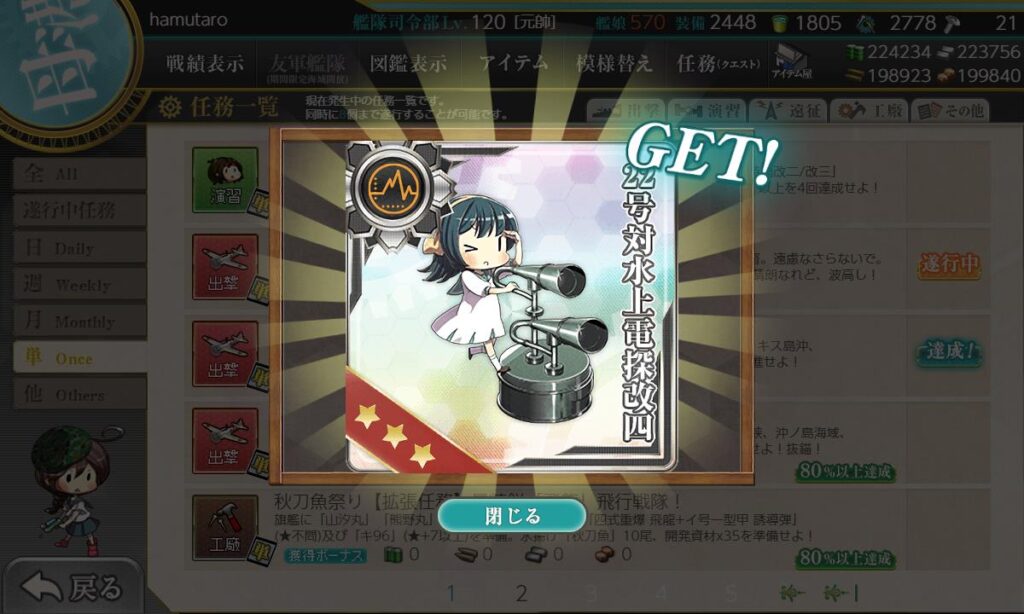Select the 遂行中任務 filter
1024x614 pixels.
78,210
